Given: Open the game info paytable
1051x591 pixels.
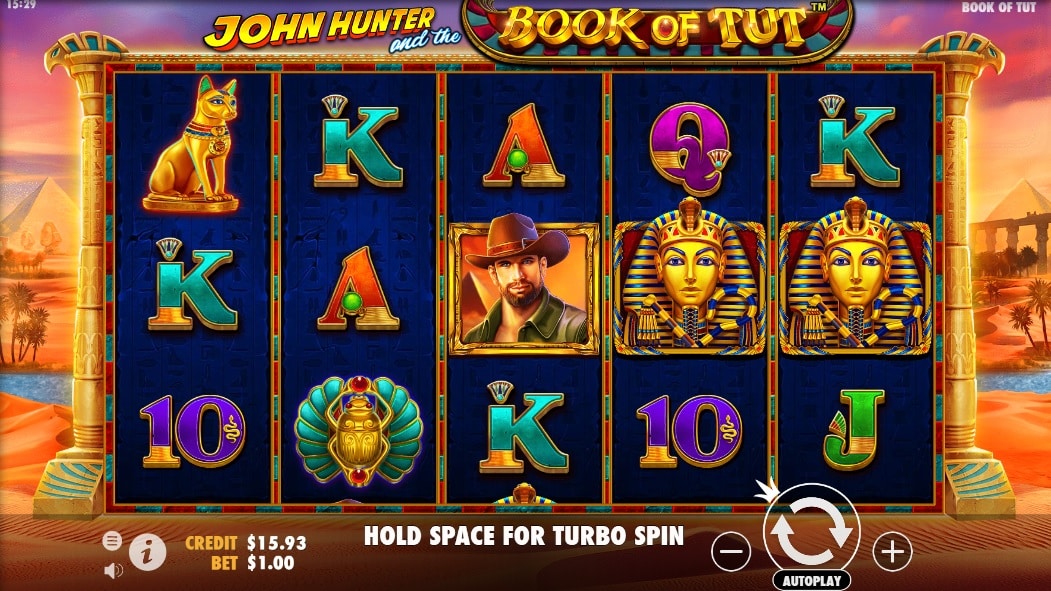Looking at the screenshot, I should [x=148, y=552].
